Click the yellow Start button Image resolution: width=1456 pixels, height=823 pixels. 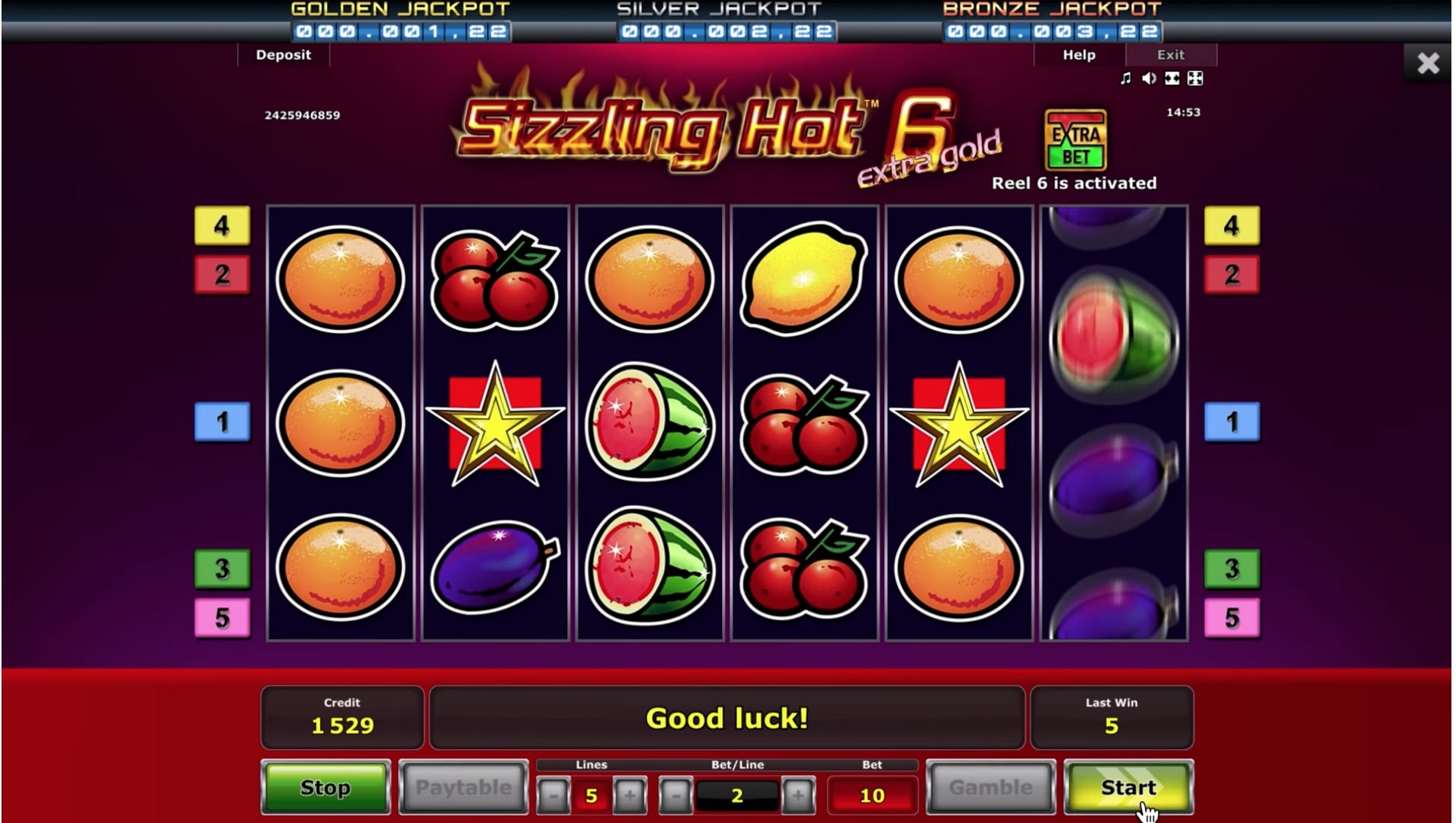pos(1128,787)
